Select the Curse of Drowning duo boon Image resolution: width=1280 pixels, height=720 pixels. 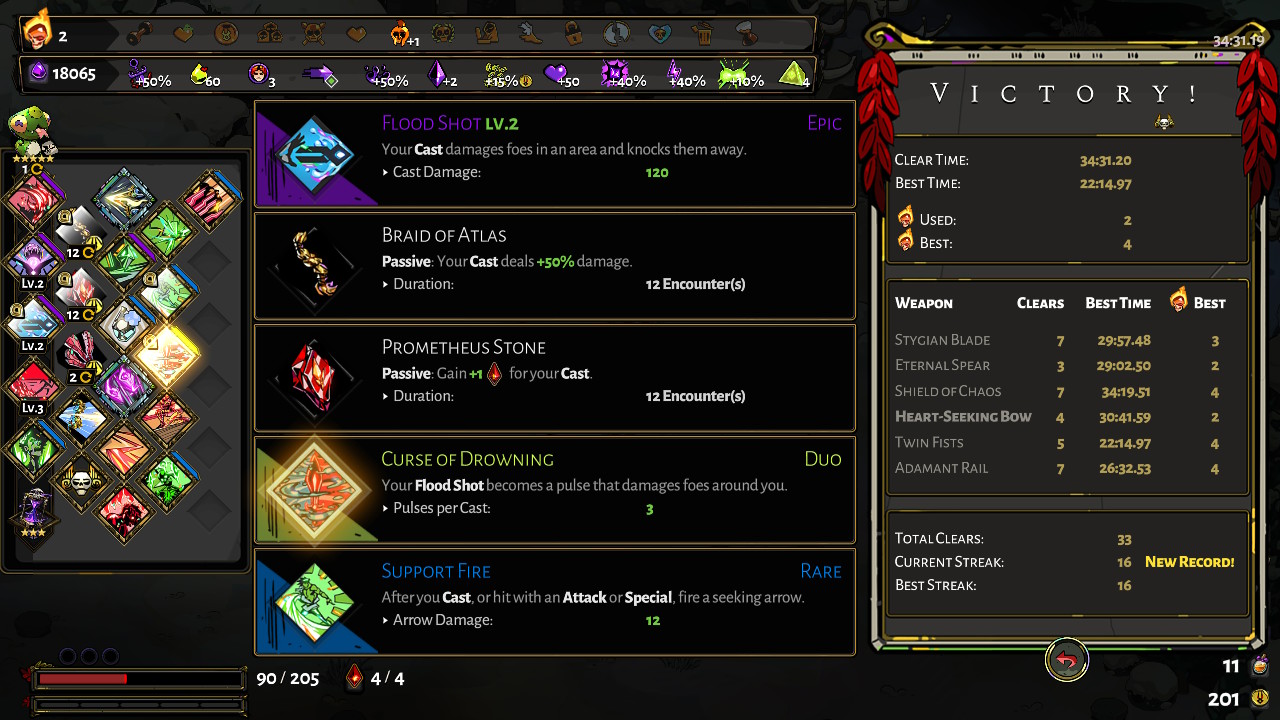[555, 490]
